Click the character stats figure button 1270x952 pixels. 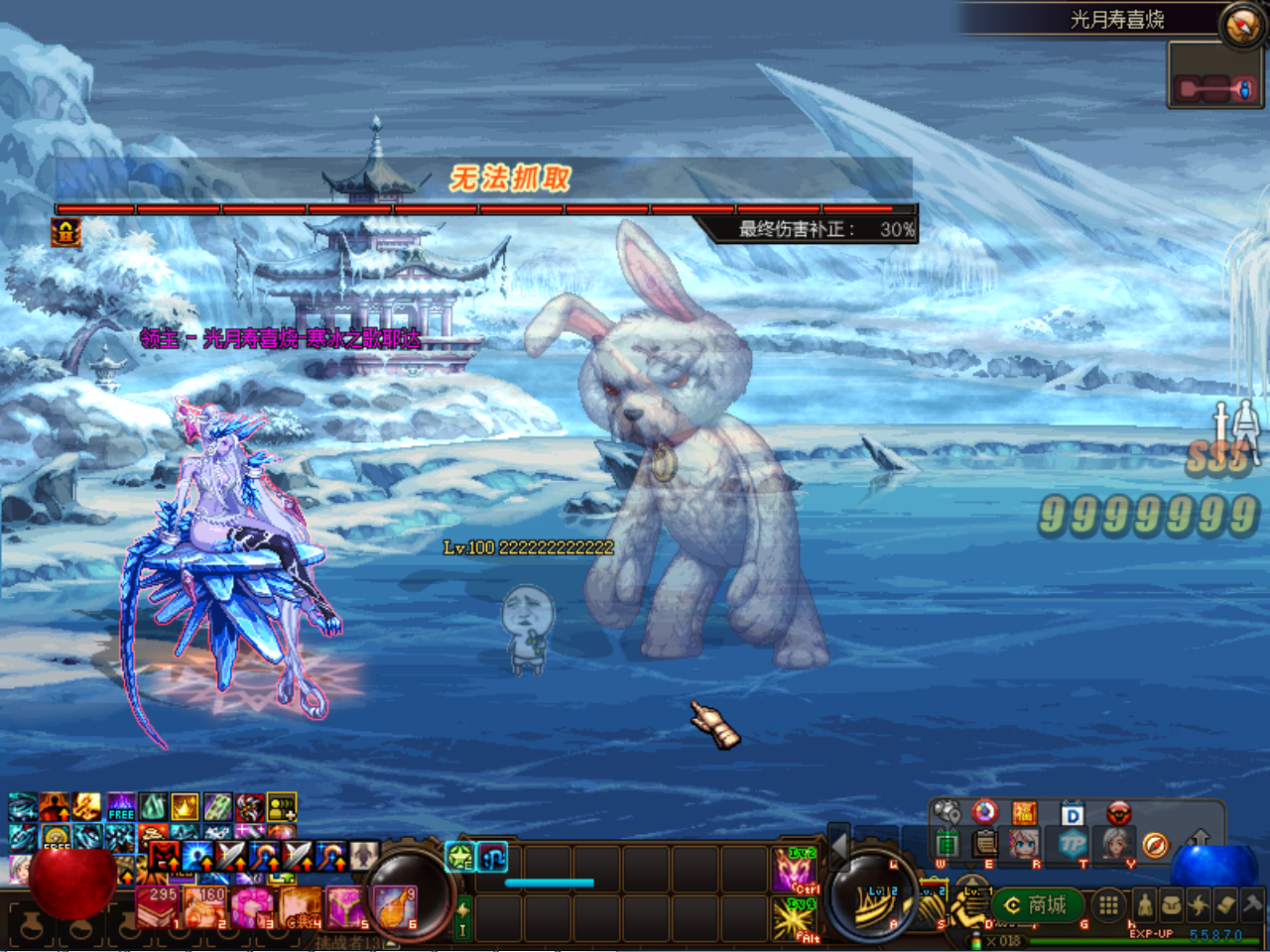1145,905
